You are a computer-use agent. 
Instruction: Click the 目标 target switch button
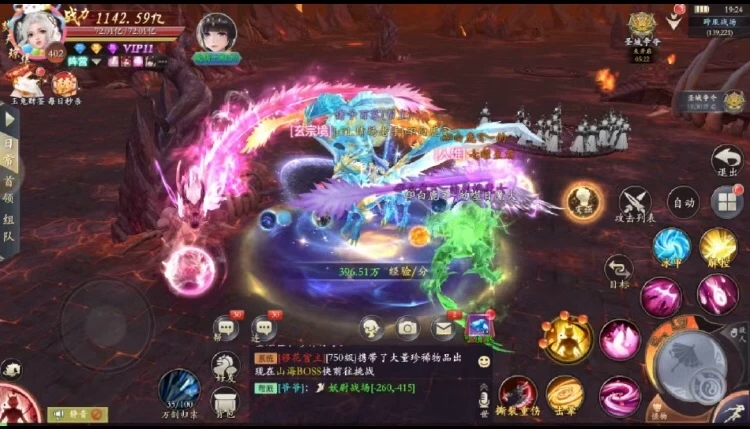pos(619,269)
